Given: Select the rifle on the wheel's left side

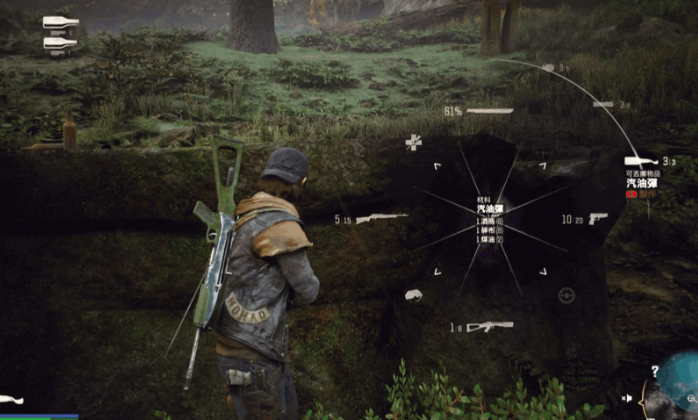Looking at the screenshot, I should (x=381, y=218).
